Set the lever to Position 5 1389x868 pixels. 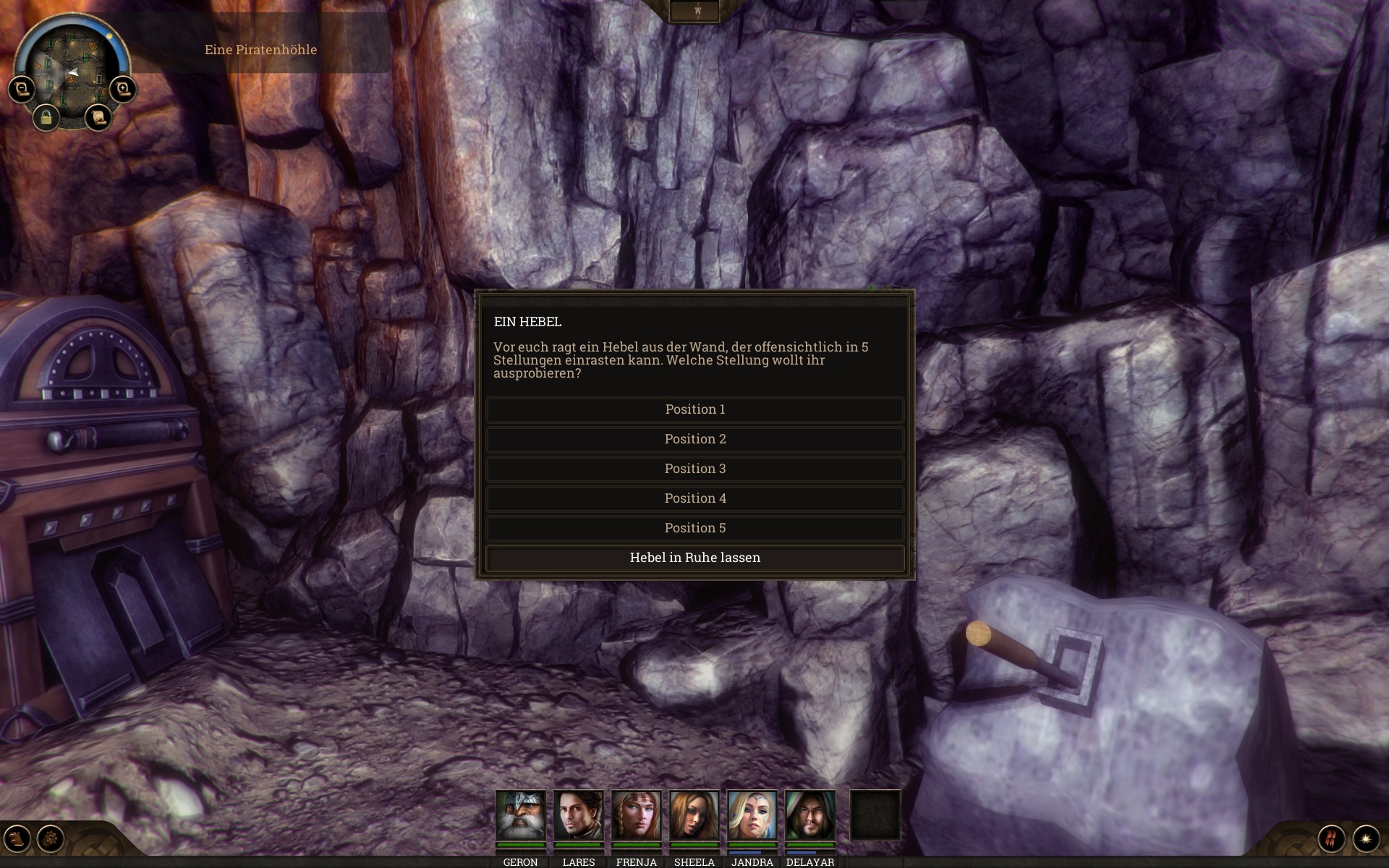pyautogui.click(x=694, y=528)
